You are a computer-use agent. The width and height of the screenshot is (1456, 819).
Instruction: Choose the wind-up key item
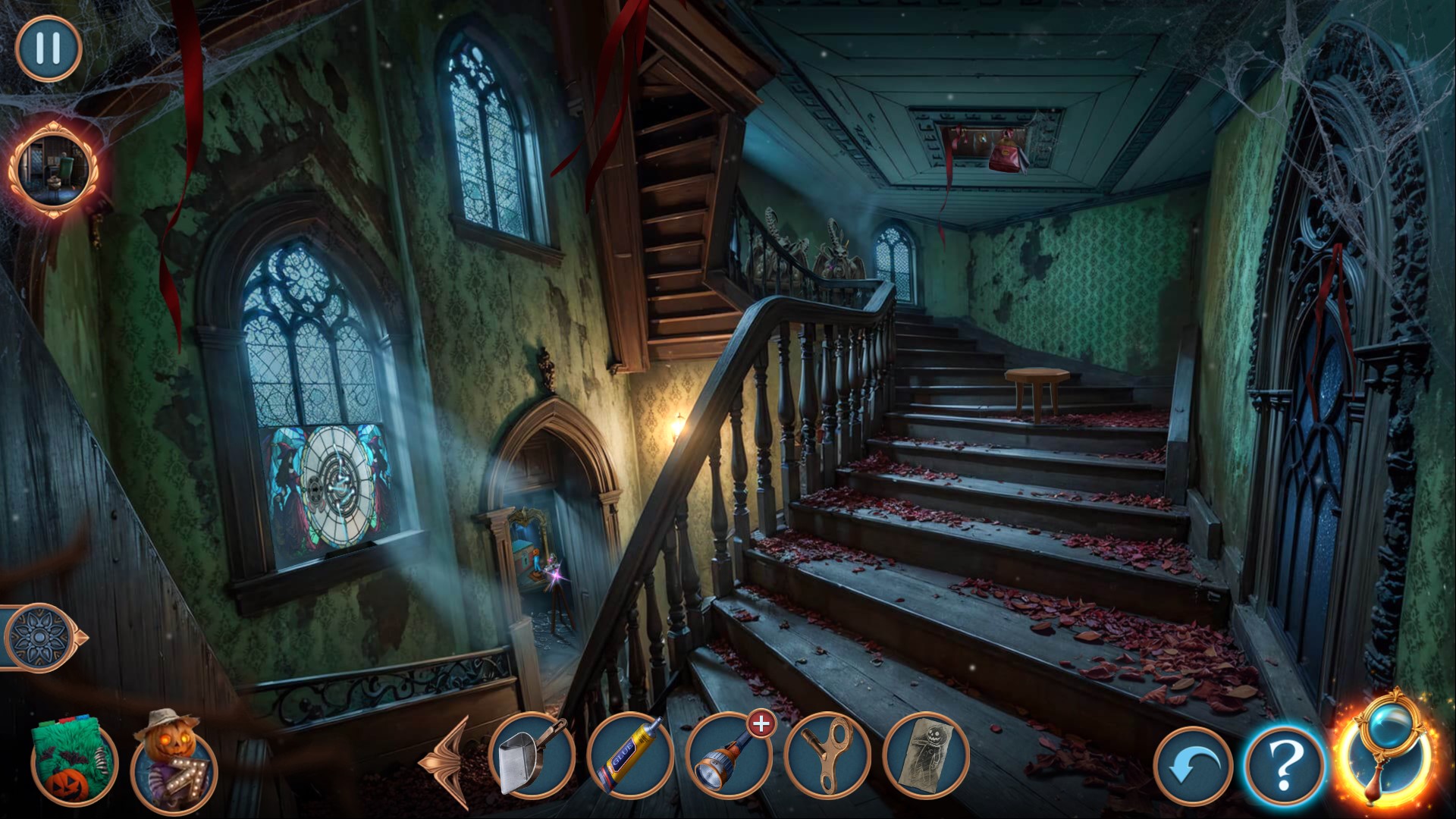(827, 755)
